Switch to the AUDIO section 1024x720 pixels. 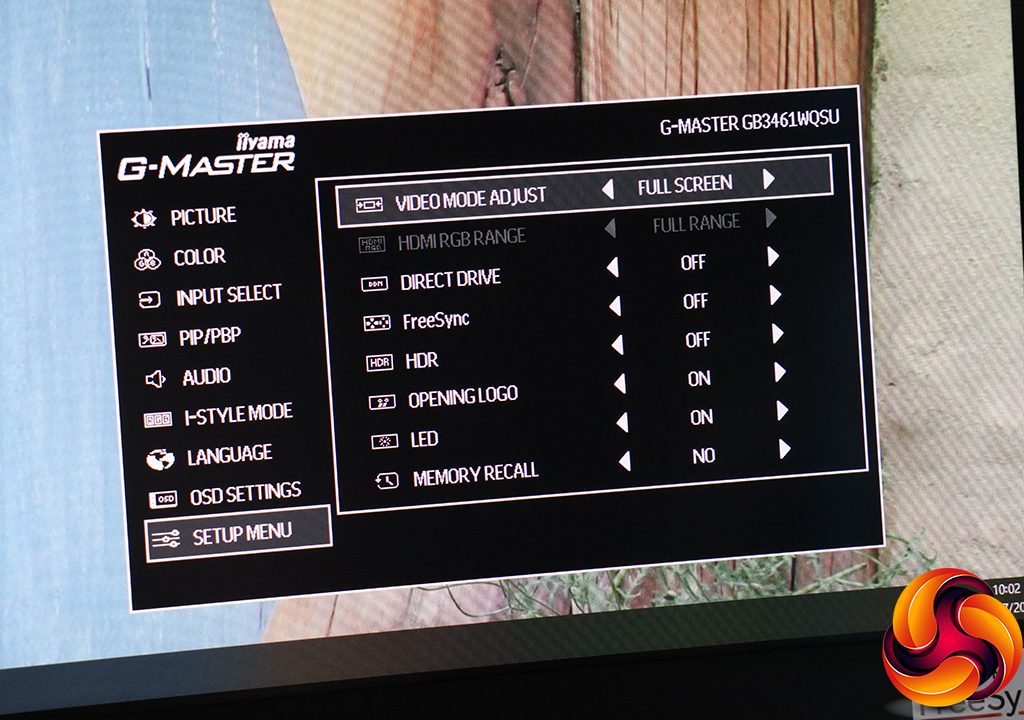click(x=205, y=377)
